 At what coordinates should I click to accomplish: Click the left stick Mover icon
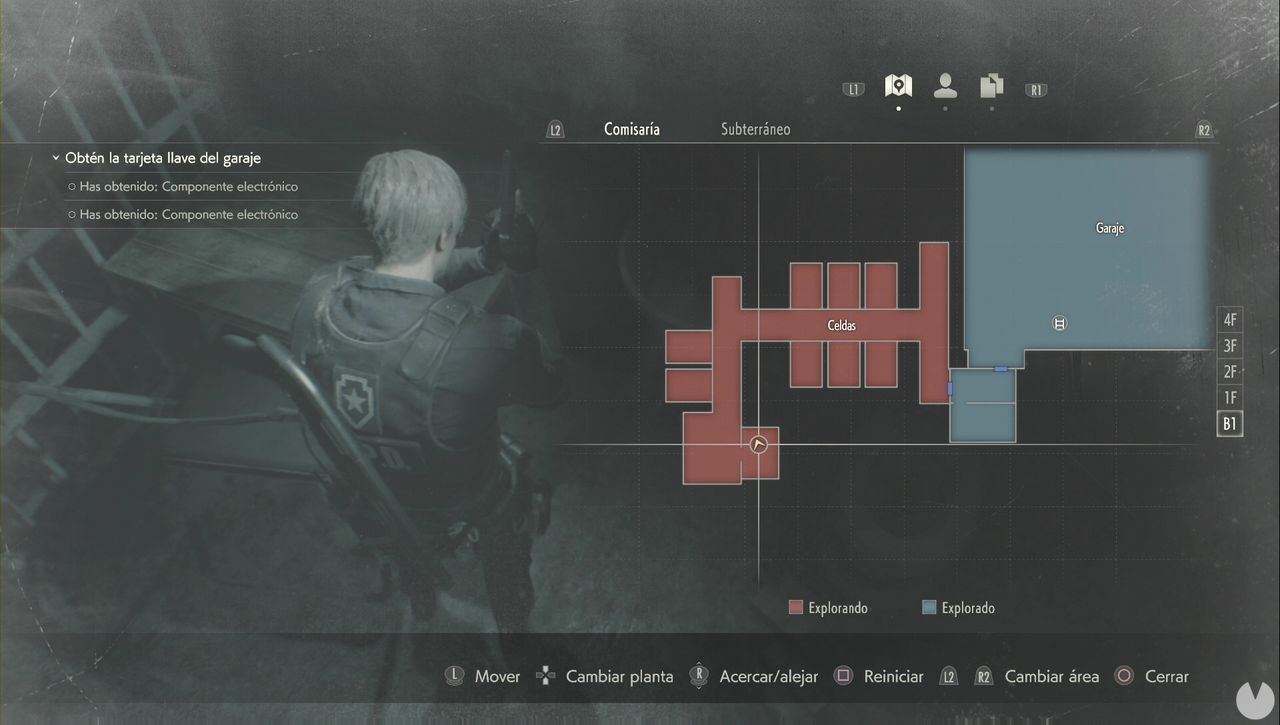coord(455,676)
